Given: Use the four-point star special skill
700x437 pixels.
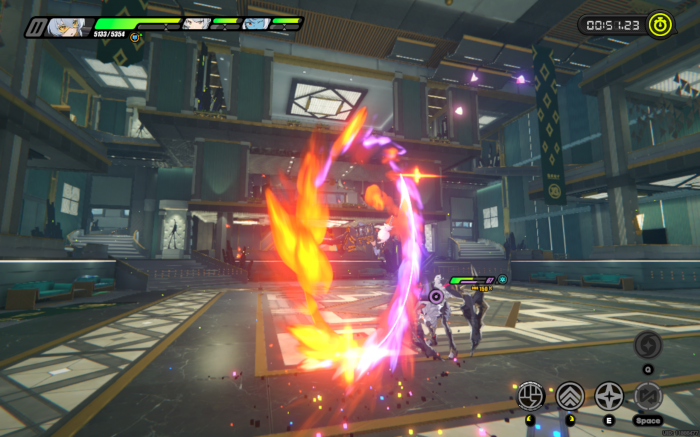Looking at the screenshot, I should 609,396.
